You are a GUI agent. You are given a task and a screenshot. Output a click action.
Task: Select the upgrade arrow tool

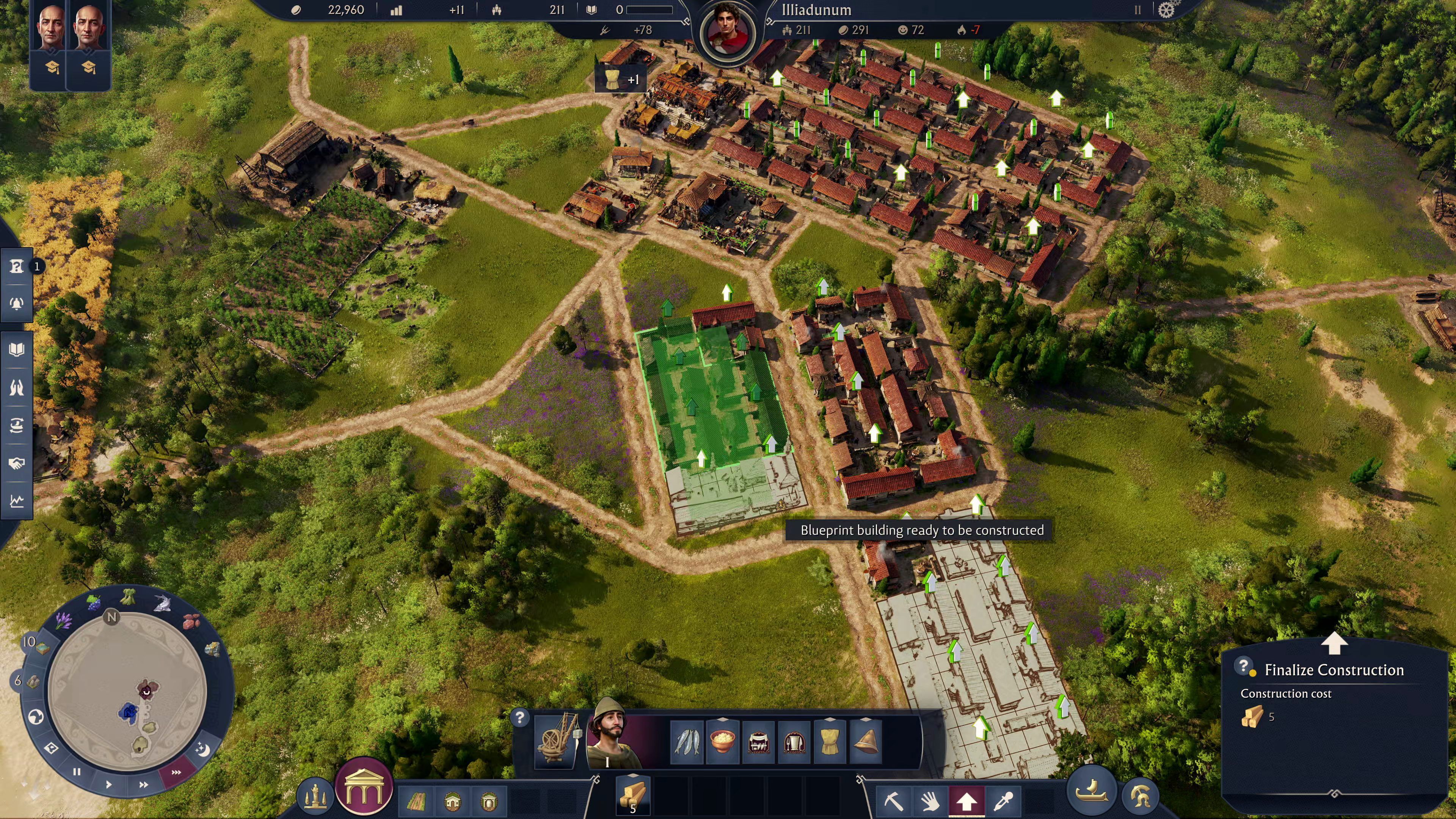966,801
